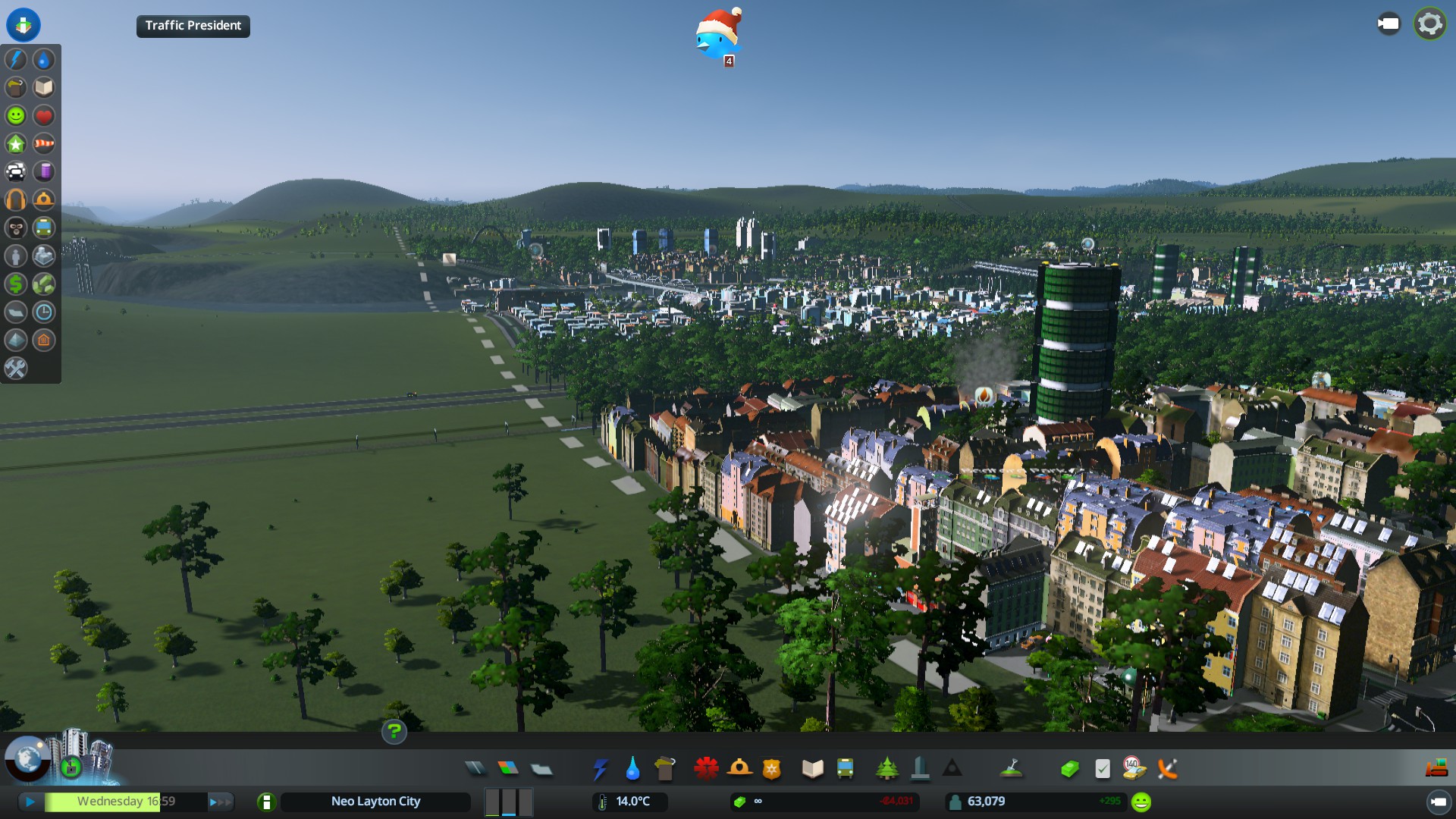Open the roads build menu
Screen dimensions: 1456x819
[x=475, y=769]
